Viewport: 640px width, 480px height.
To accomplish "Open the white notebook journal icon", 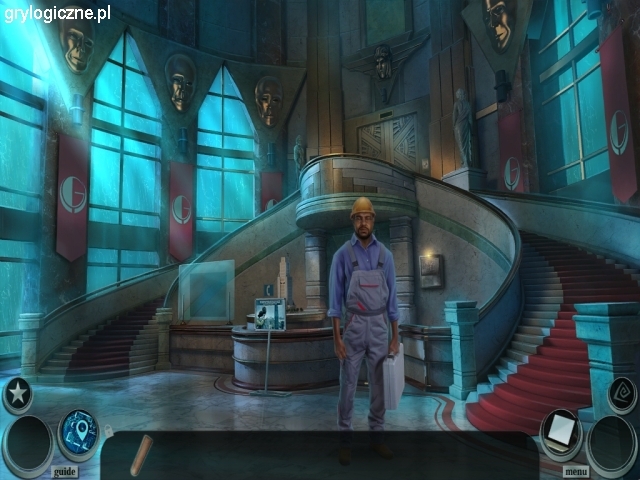I will [x=560, y=430].
